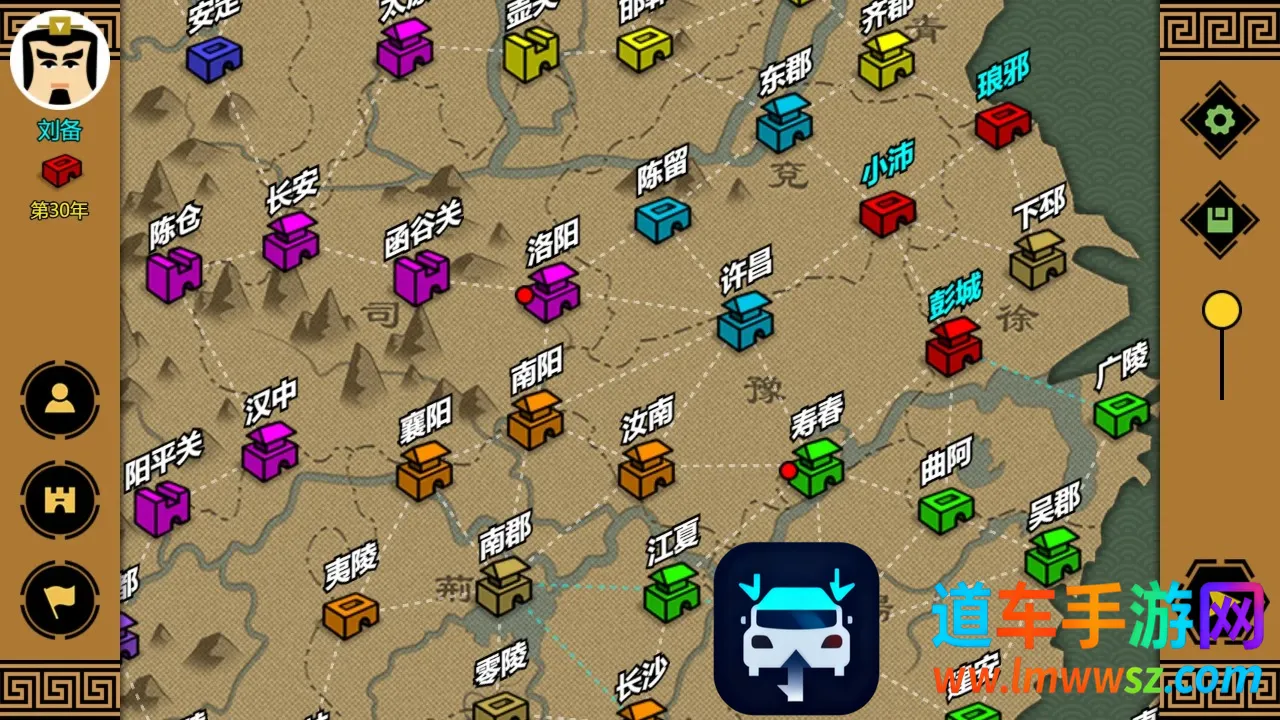Select the city of Xuchang (许昌)
The width and height of the screenshot is (1280, 720).
745,321
